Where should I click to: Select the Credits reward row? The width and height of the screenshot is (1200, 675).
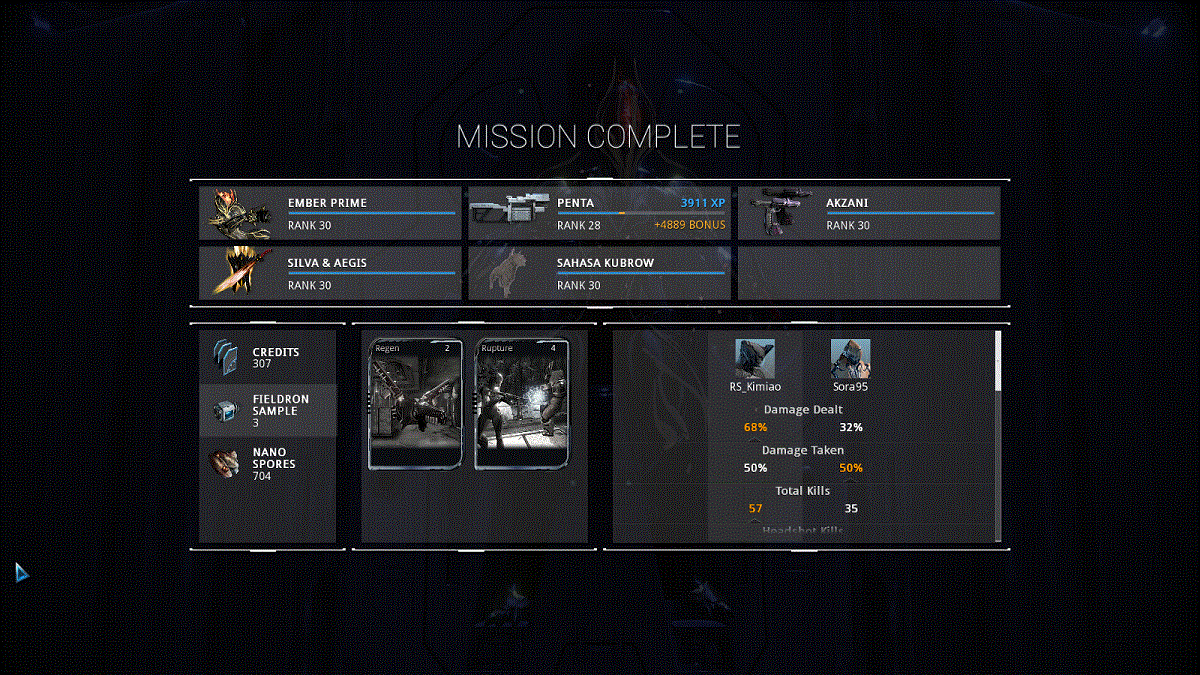coord(268,357)
